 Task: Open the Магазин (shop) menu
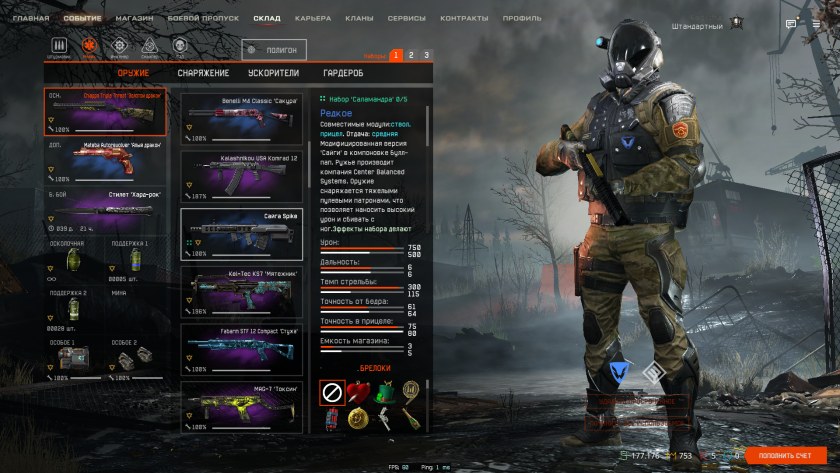click(x=134, y=18)
